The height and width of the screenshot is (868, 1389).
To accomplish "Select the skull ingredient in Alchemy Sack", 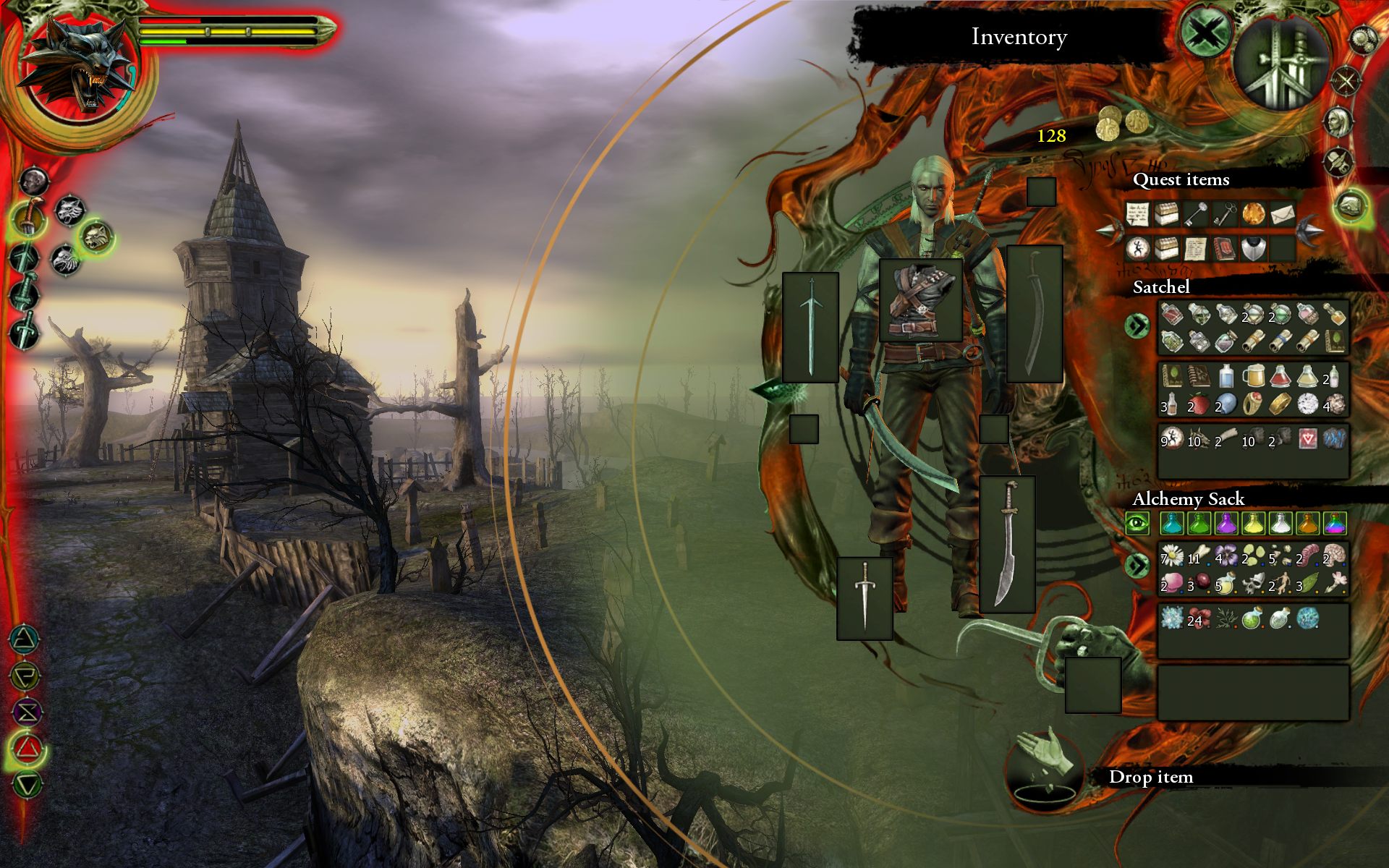I will click(1253, 582).
